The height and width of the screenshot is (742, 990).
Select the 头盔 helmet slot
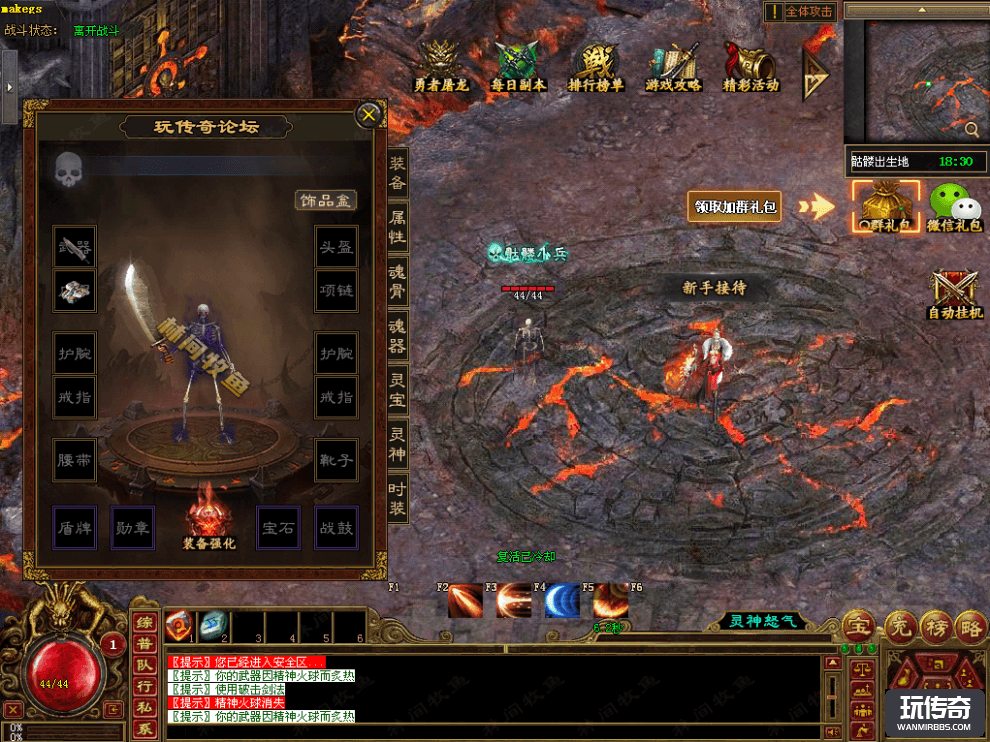point(336,246)
